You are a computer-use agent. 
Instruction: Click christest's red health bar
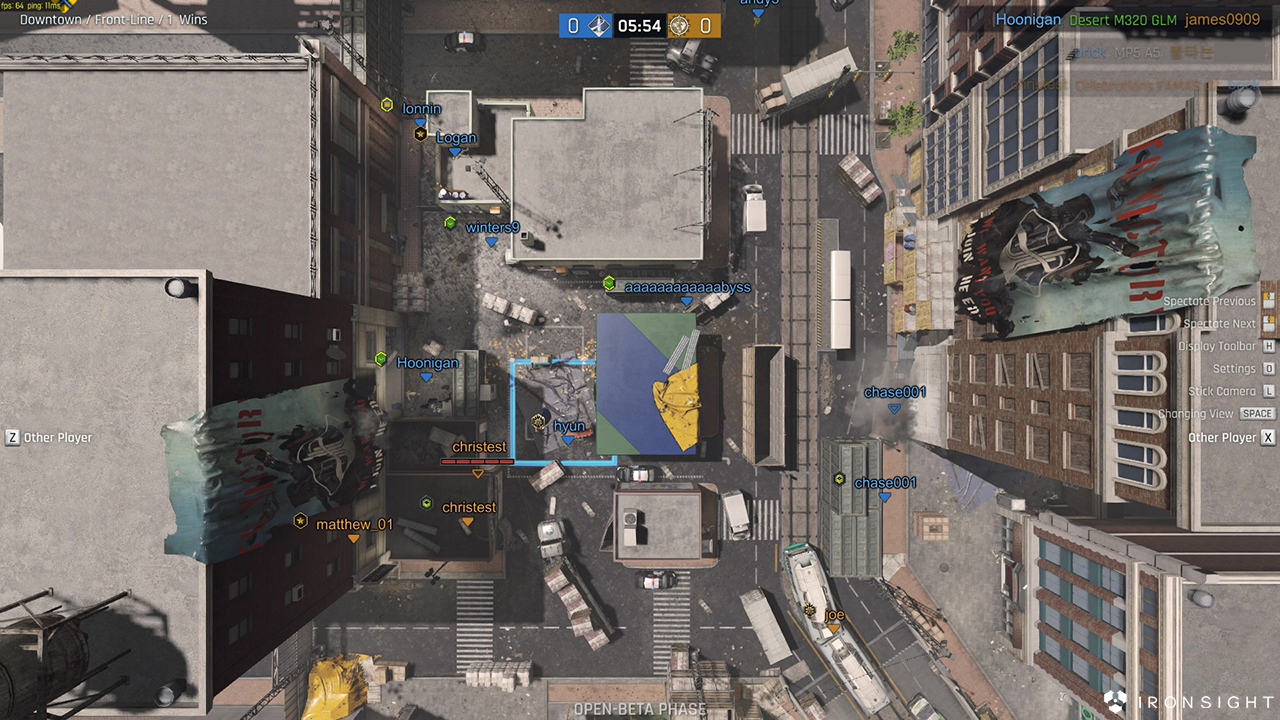[x=477, y=461]
